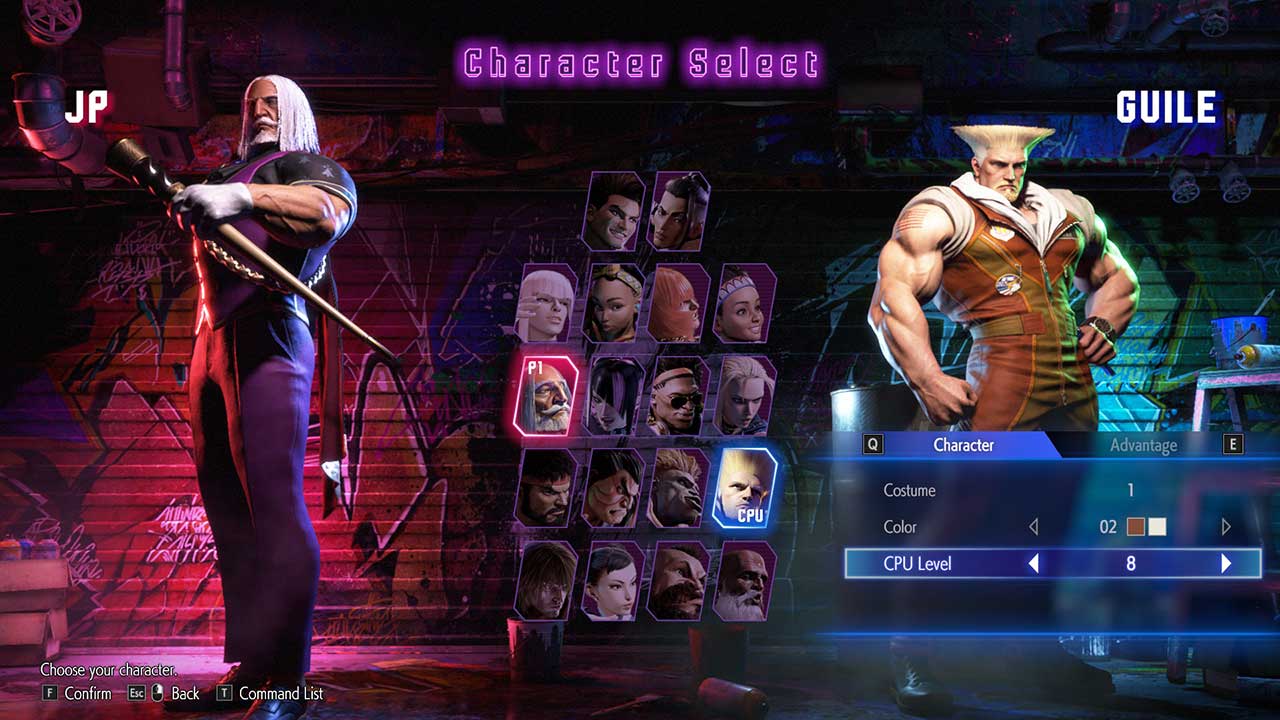Choose E. Honda's face-painted portrait
Image resolution: width=1280 pixels, height=720 pixels.
coord(613,488)
